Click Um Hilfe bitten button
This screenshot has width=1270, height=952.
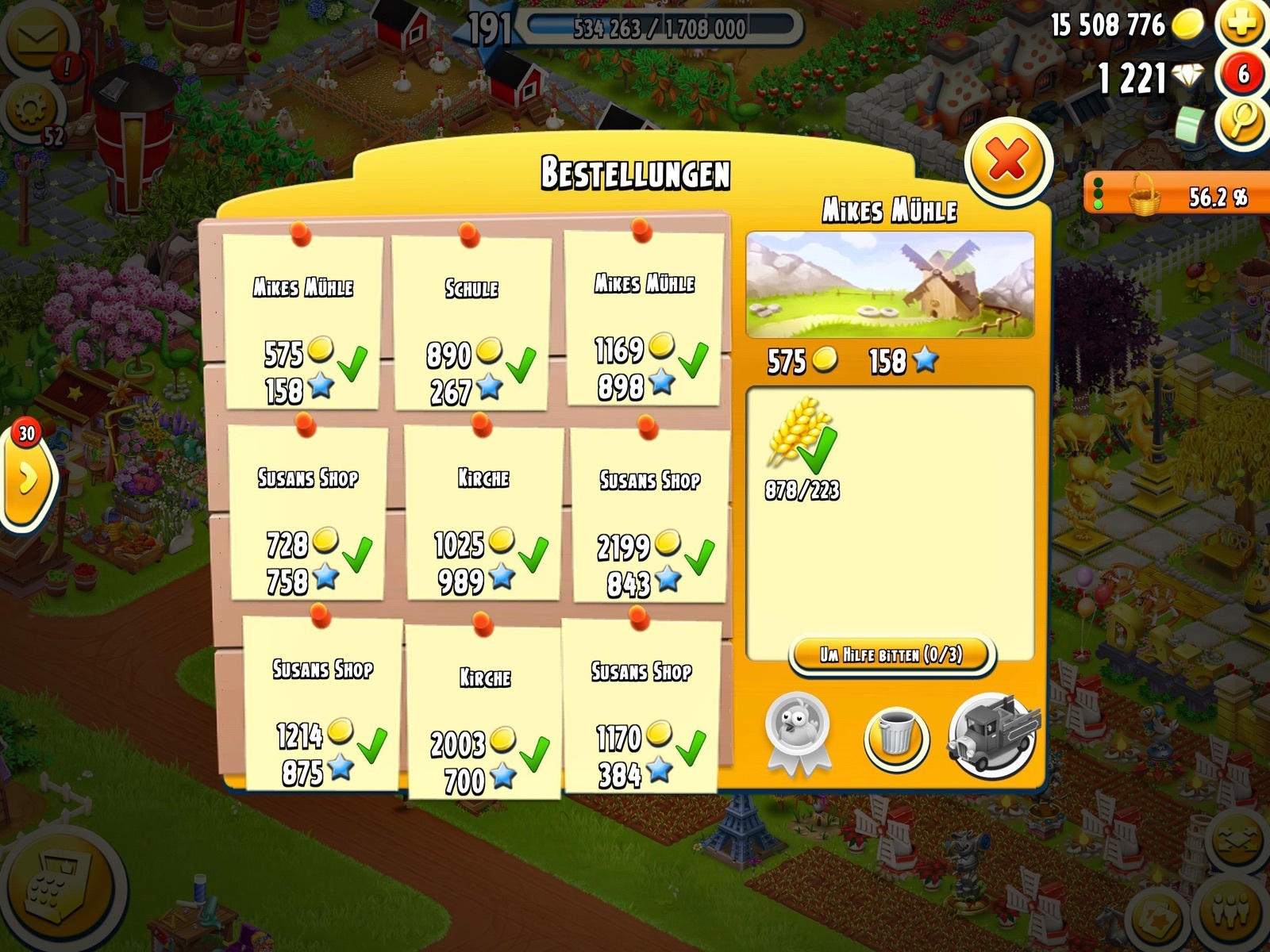point(891,655)
